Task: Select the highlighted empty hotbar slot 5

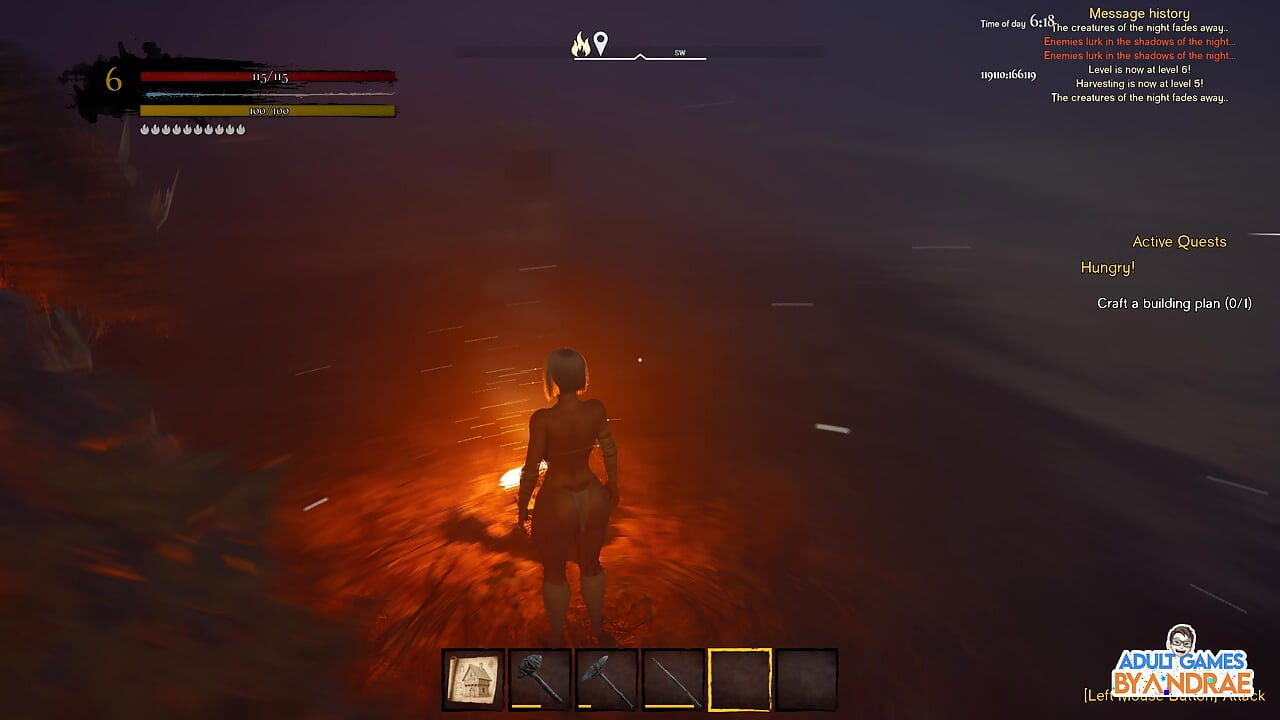Action: [741, 678]
